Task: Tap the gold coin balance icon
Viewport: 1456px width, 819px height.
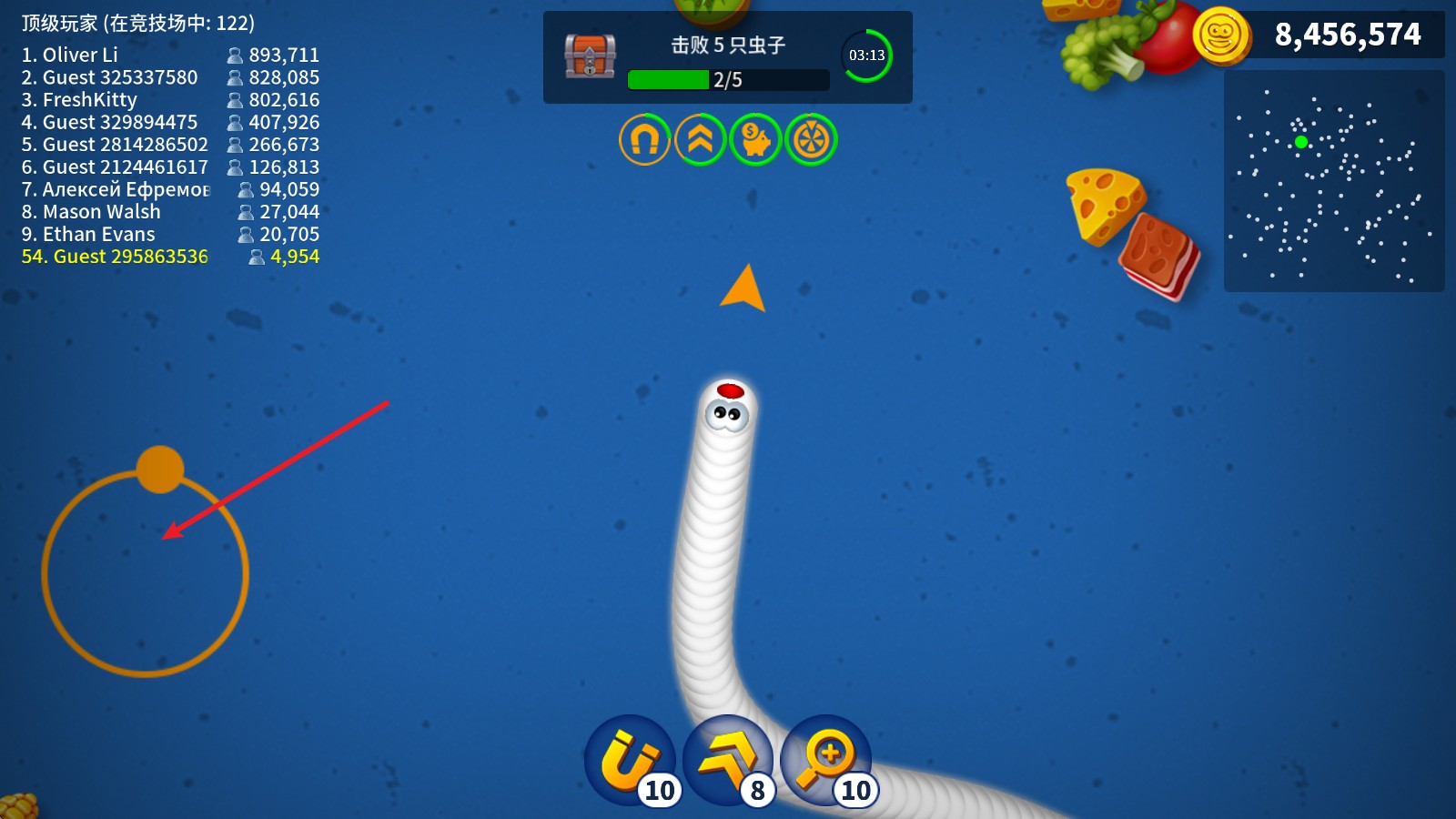Action: [1221, 35]
